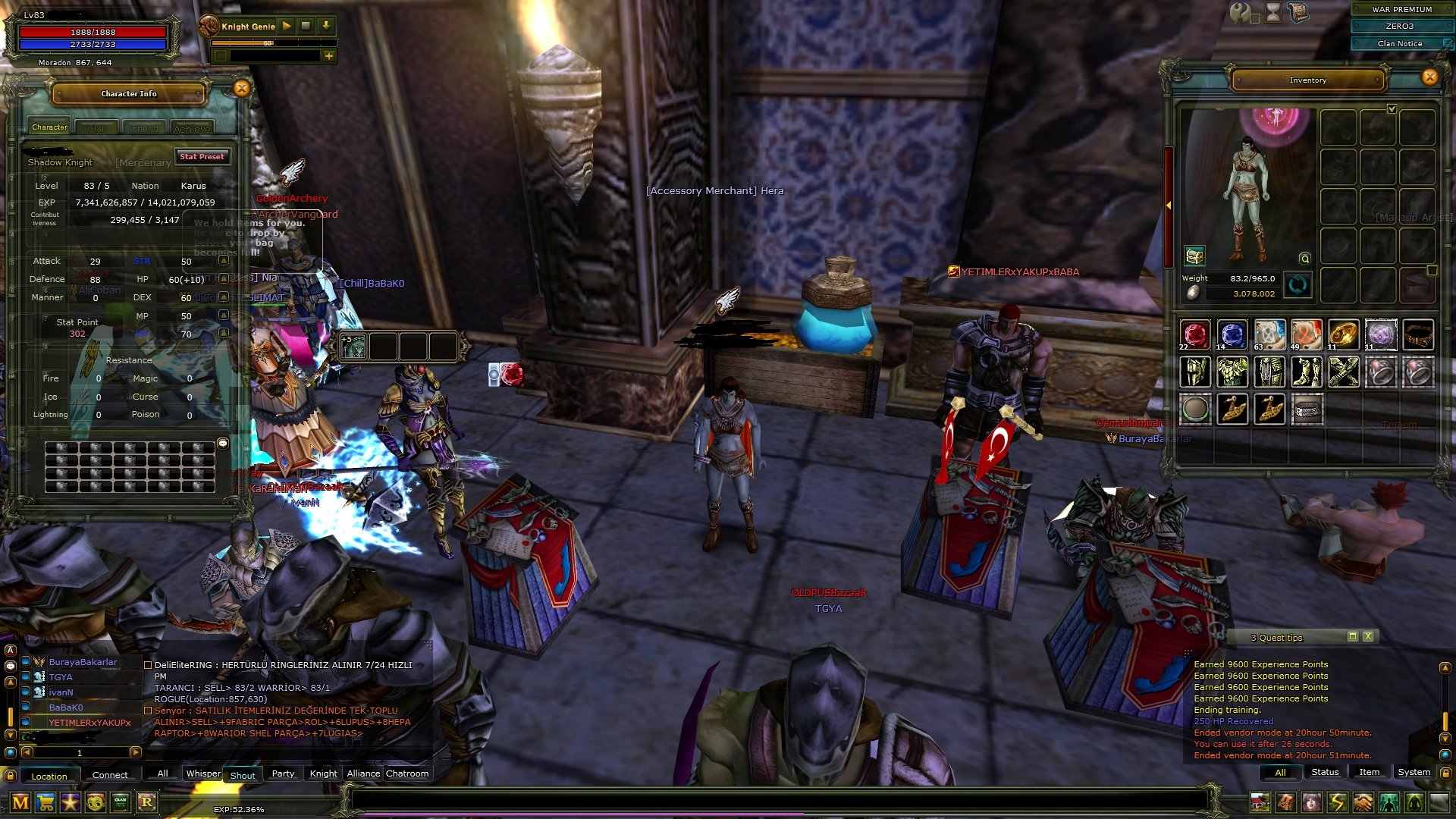Select the red gem stack of 22
Viewport: 1456px width, 819px height.
pos(1195,334)
